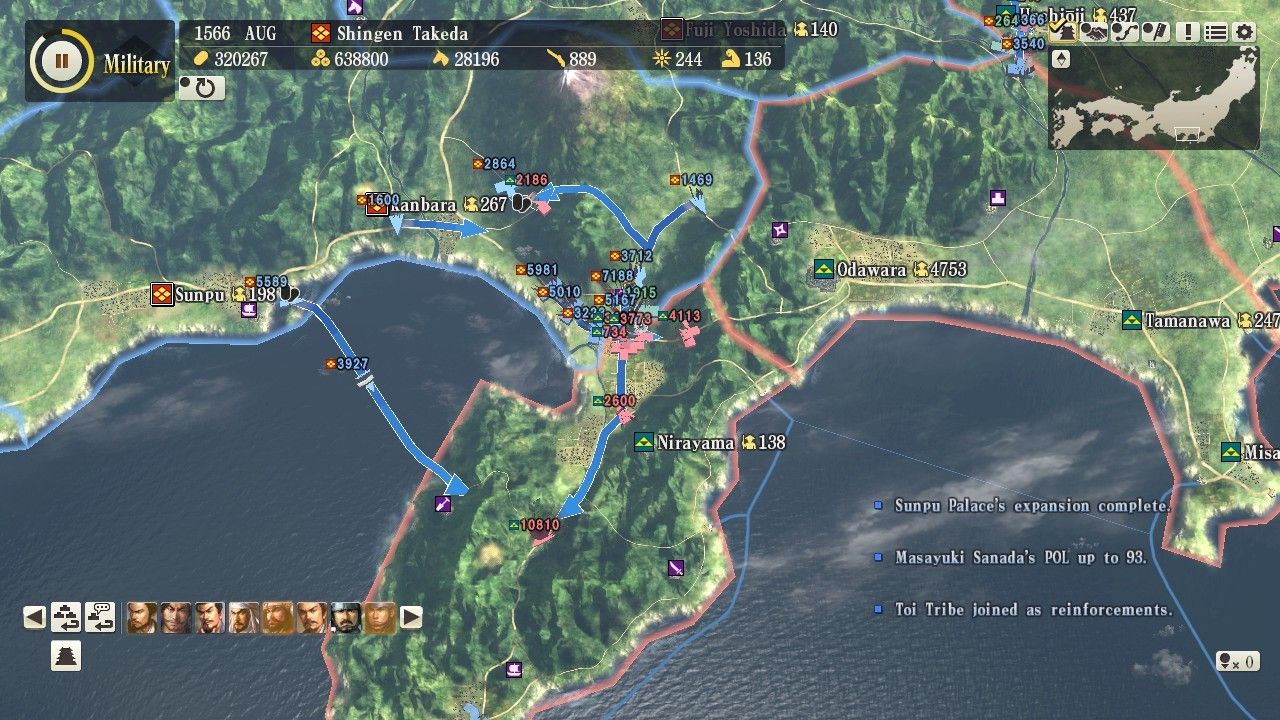Toggle the minimap's diamond arrow button
The height and width of the screenshot is (720, 1280).
pos(1062,60)
